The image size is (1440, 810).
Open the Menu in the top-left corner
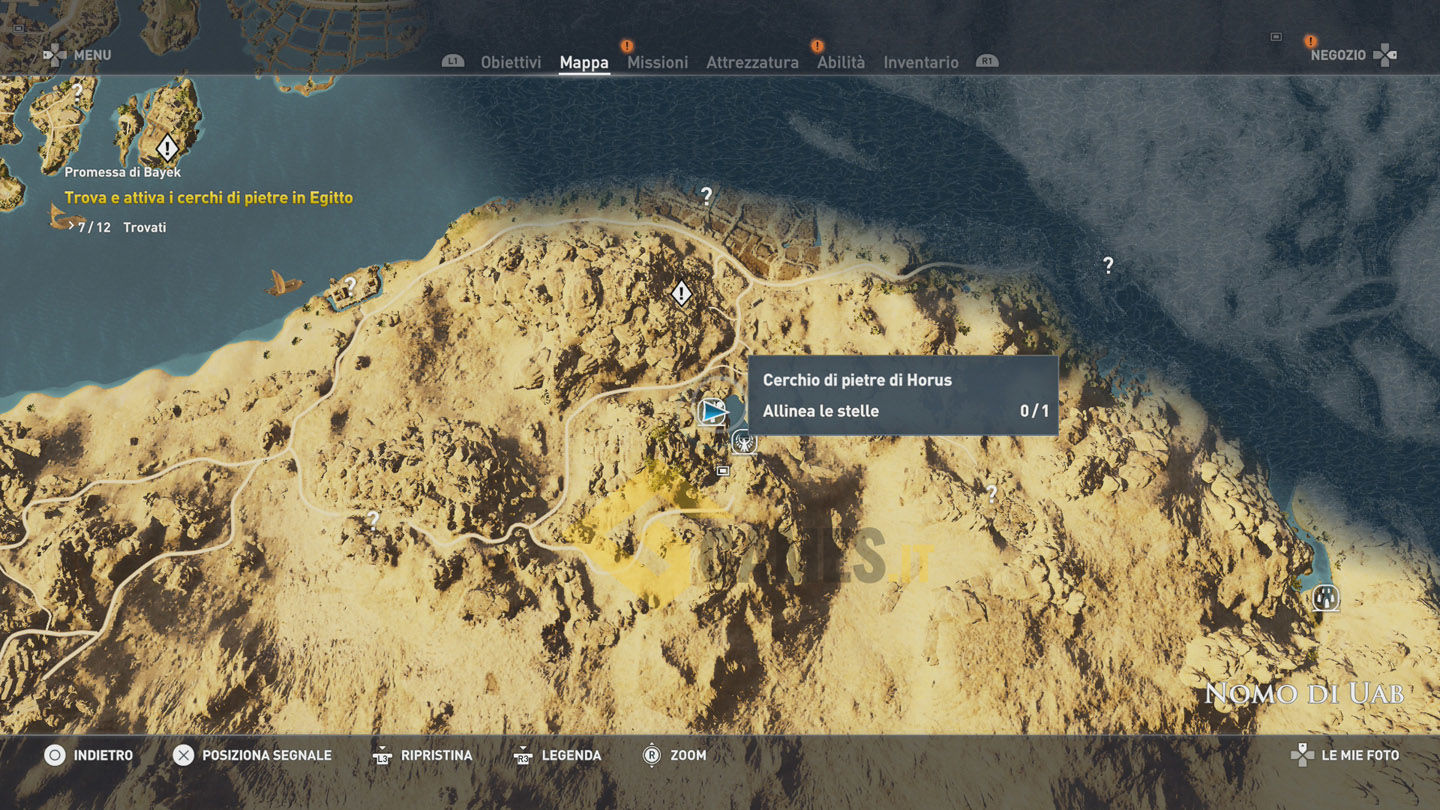tap(78, 55)
